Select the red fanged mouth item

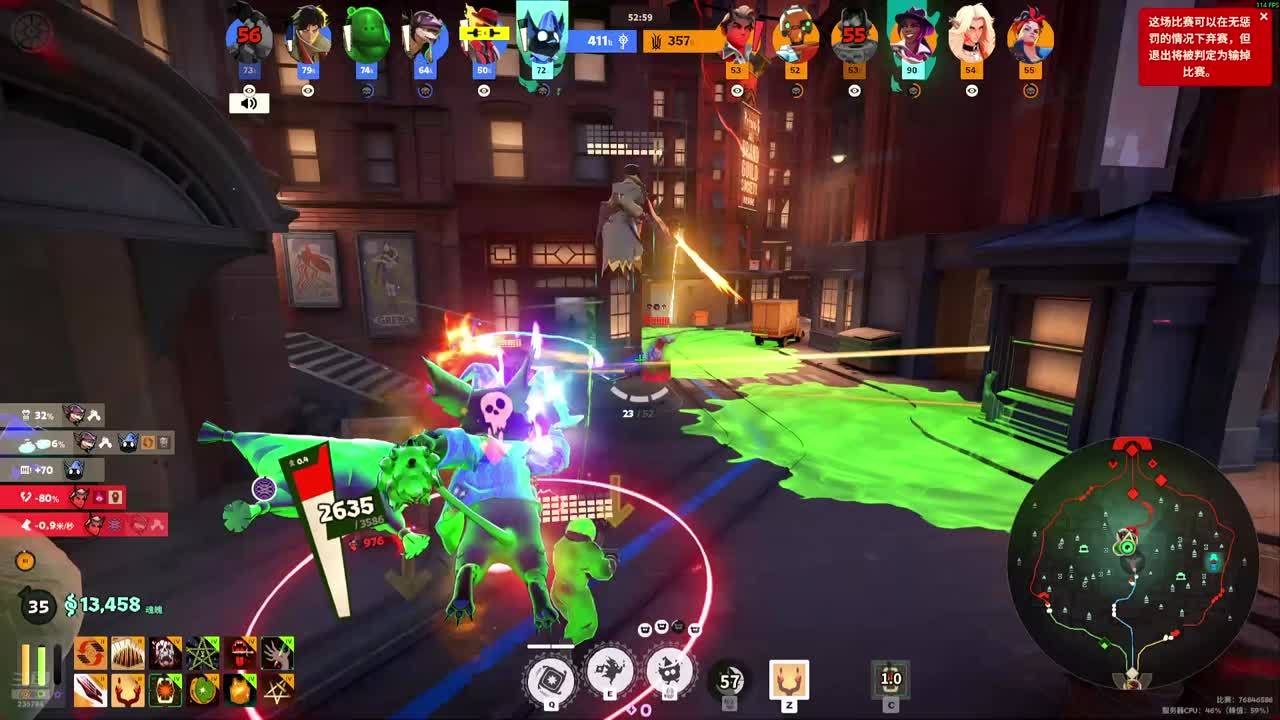click(240, 653)
